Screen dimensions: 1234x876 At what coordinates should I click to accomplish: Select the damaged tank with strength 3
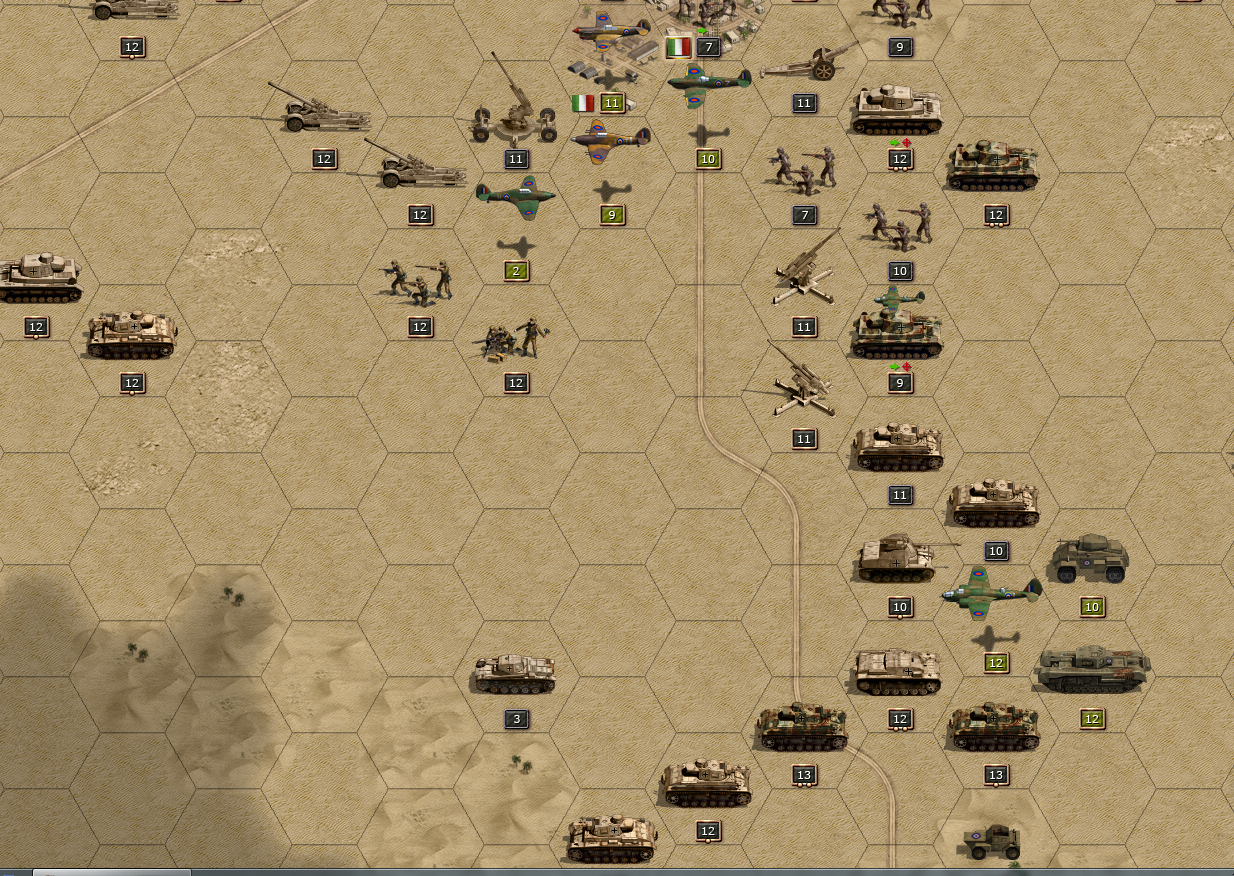pos(515,674)
